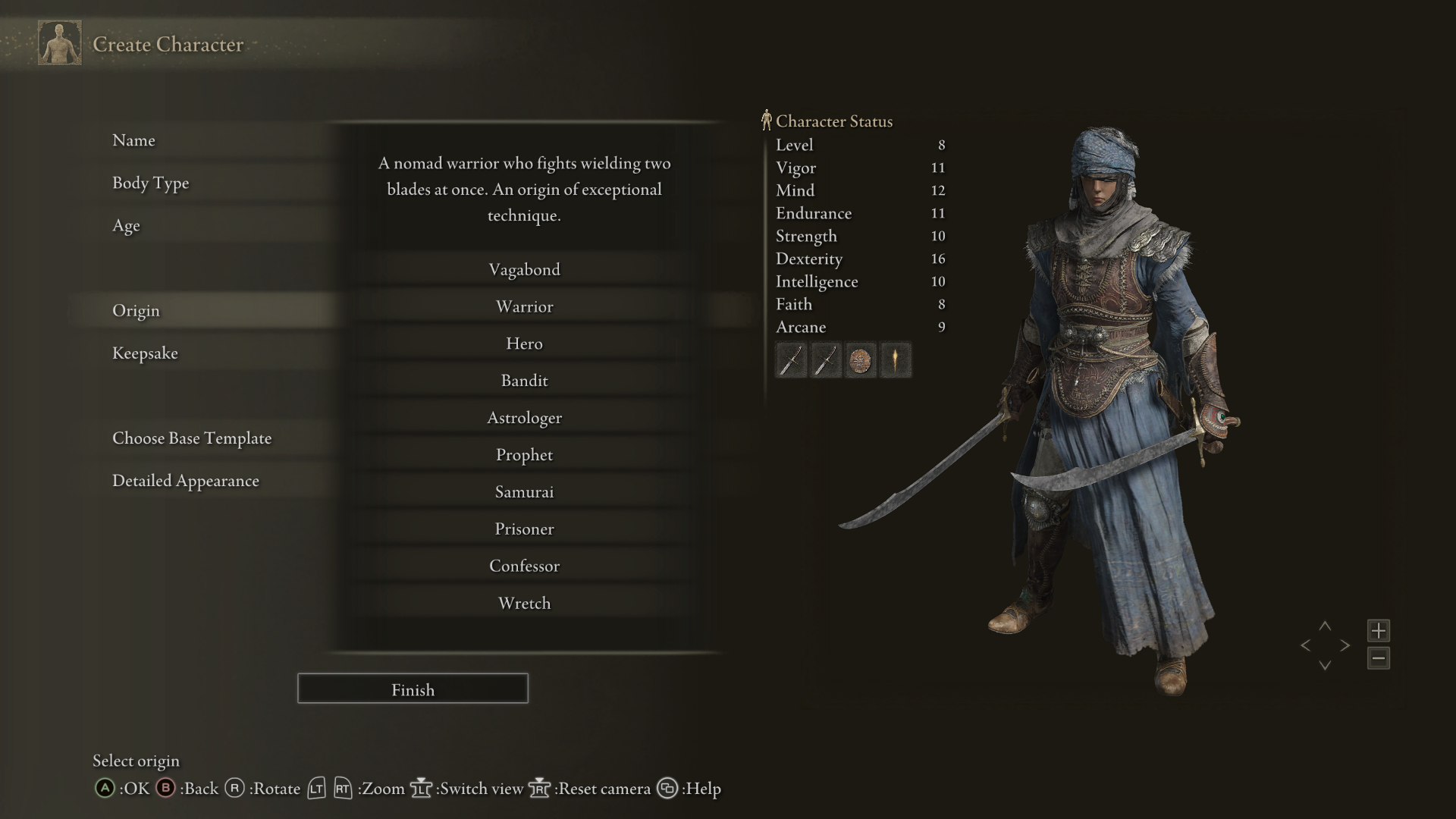Select the second scimitar weapon icon
The width and height of the screenshot is (1456, 819).
[x=826, y=360]
